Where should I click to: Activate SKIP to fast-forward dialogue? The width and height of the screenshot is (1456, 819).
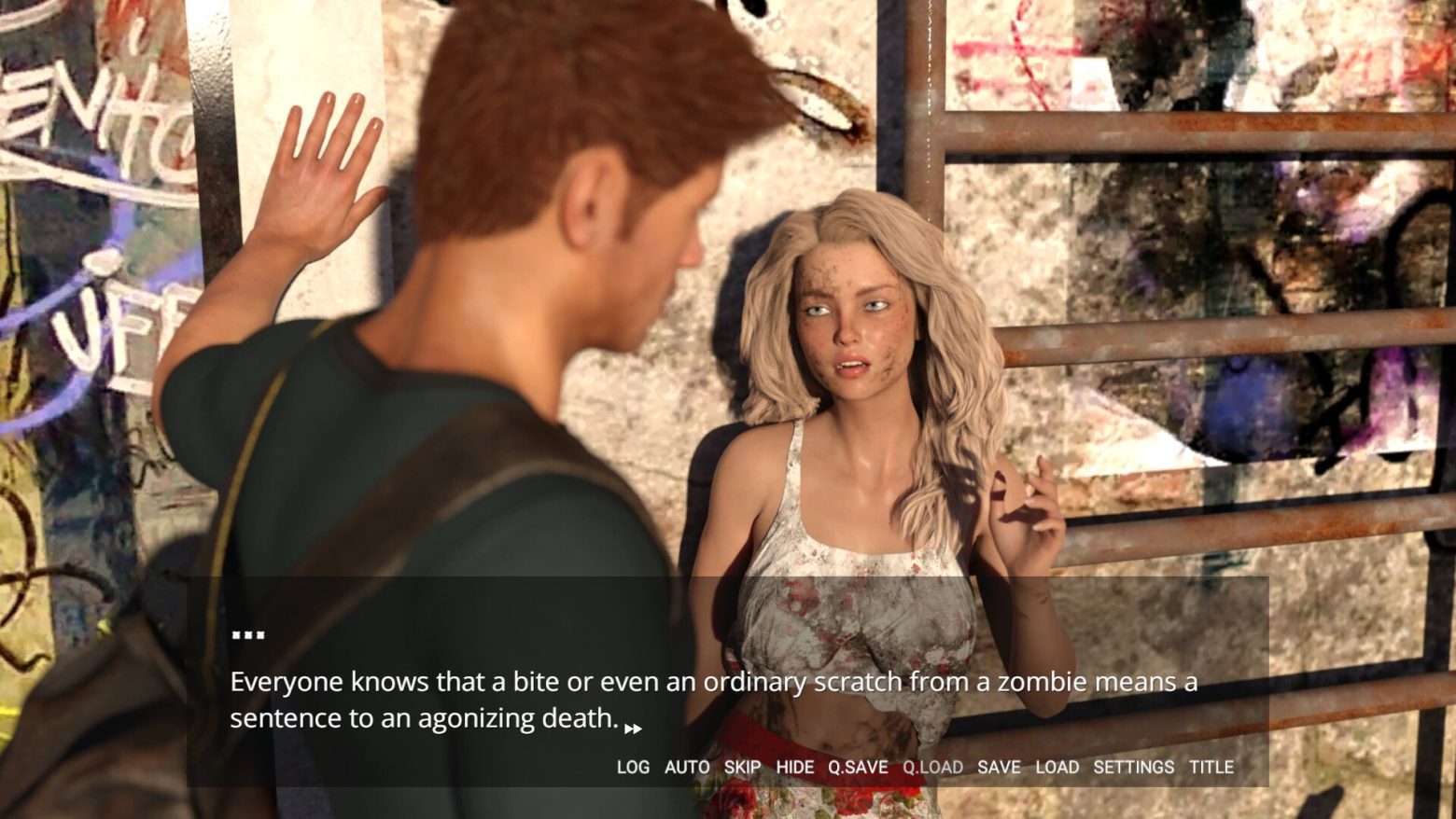click(x=742, y=767)
